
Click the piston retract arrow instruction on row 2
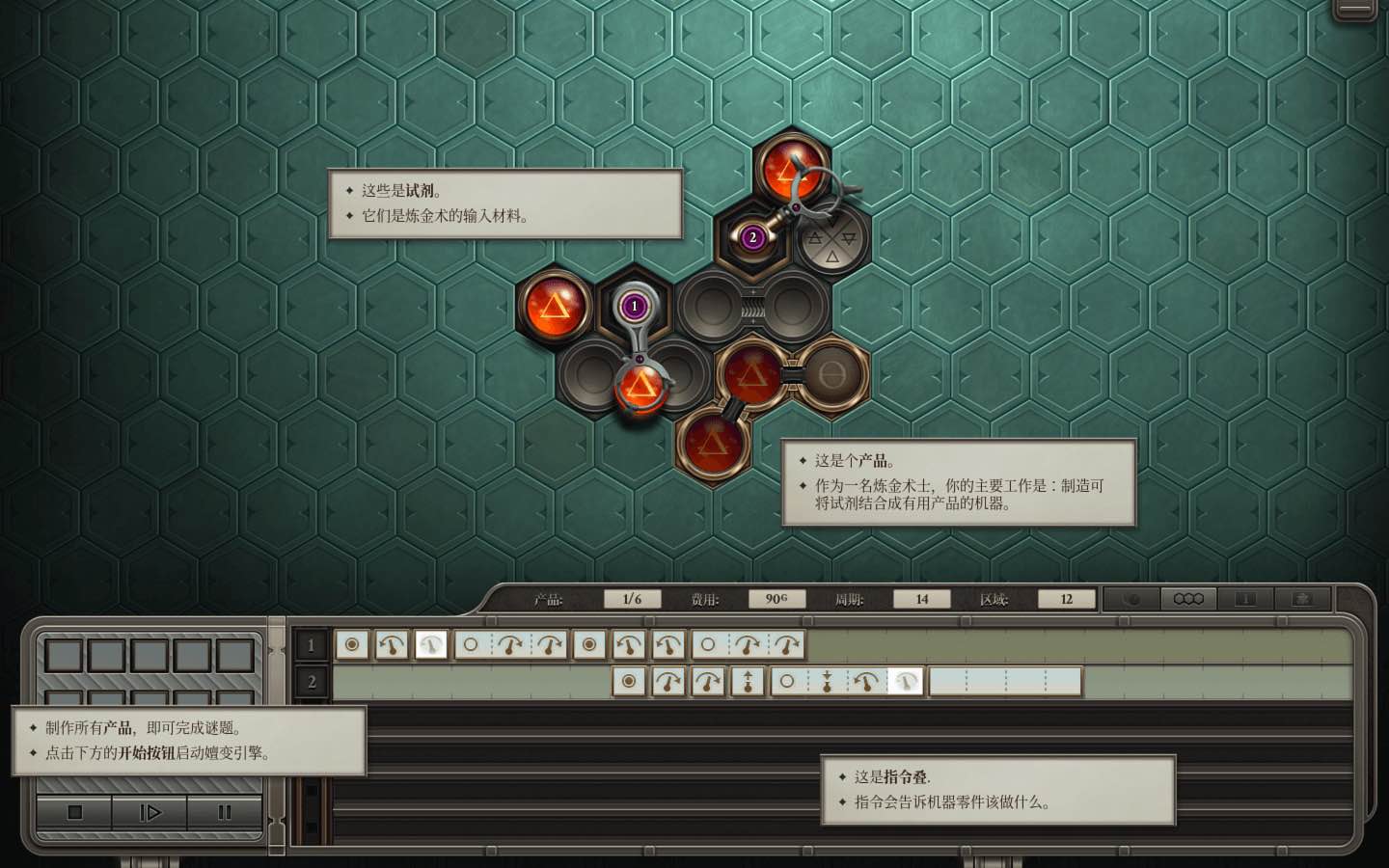pos(828,682)
